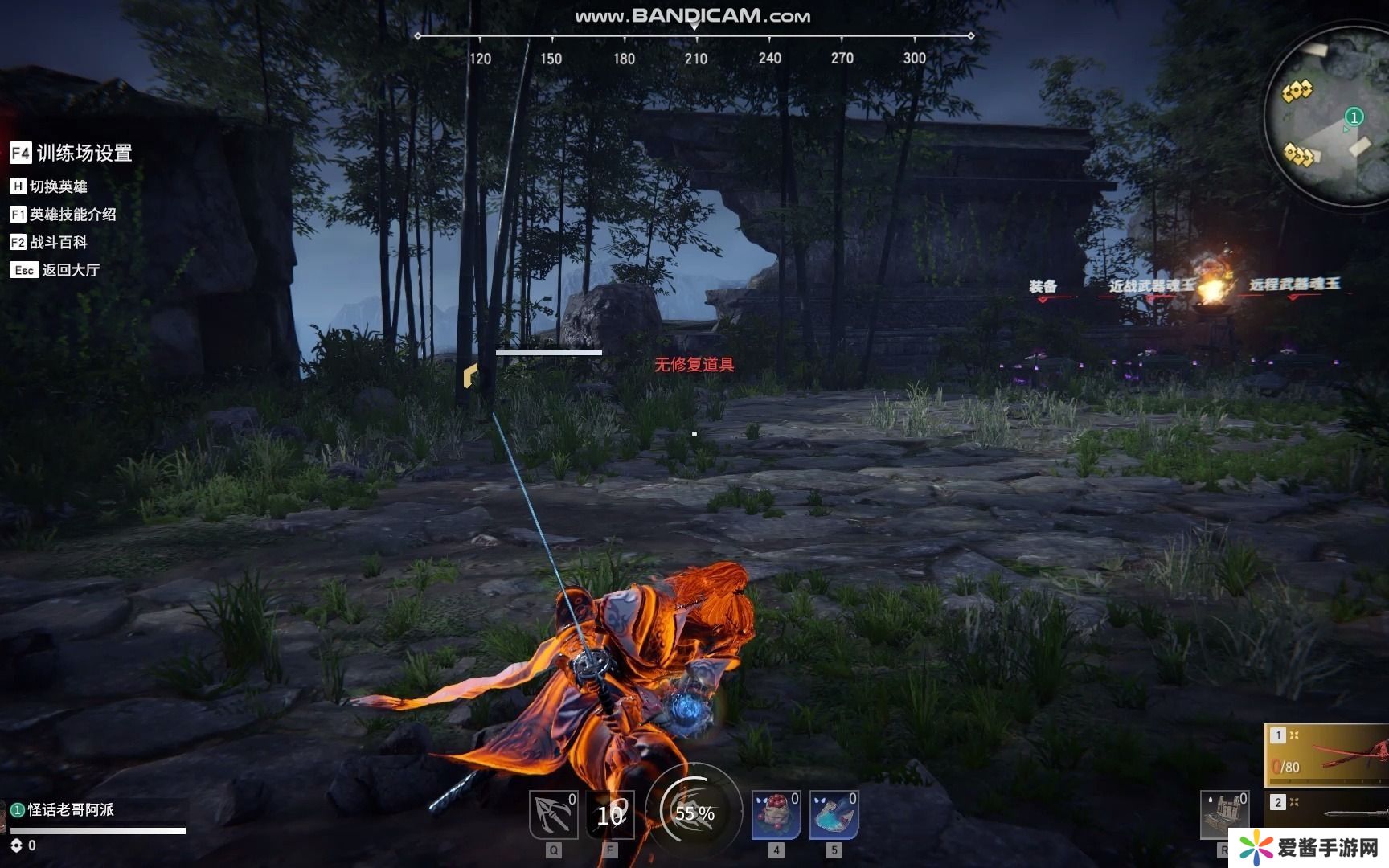Screen dimensions: 1389x868
Task: Click the player name 怪话老哥阿派
Action: point(71,809)
